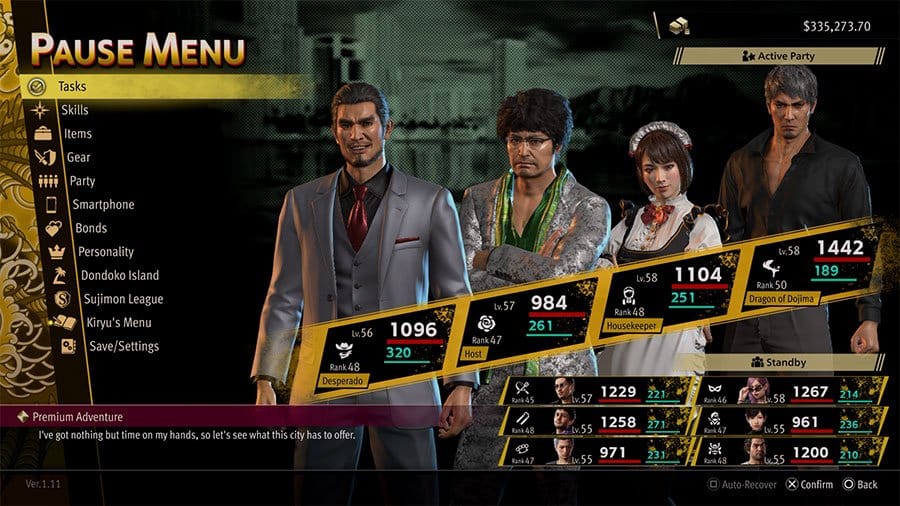Choose the Party menu option
The height and width of the screenshot is (506, 900).
(x=82, y=181)
